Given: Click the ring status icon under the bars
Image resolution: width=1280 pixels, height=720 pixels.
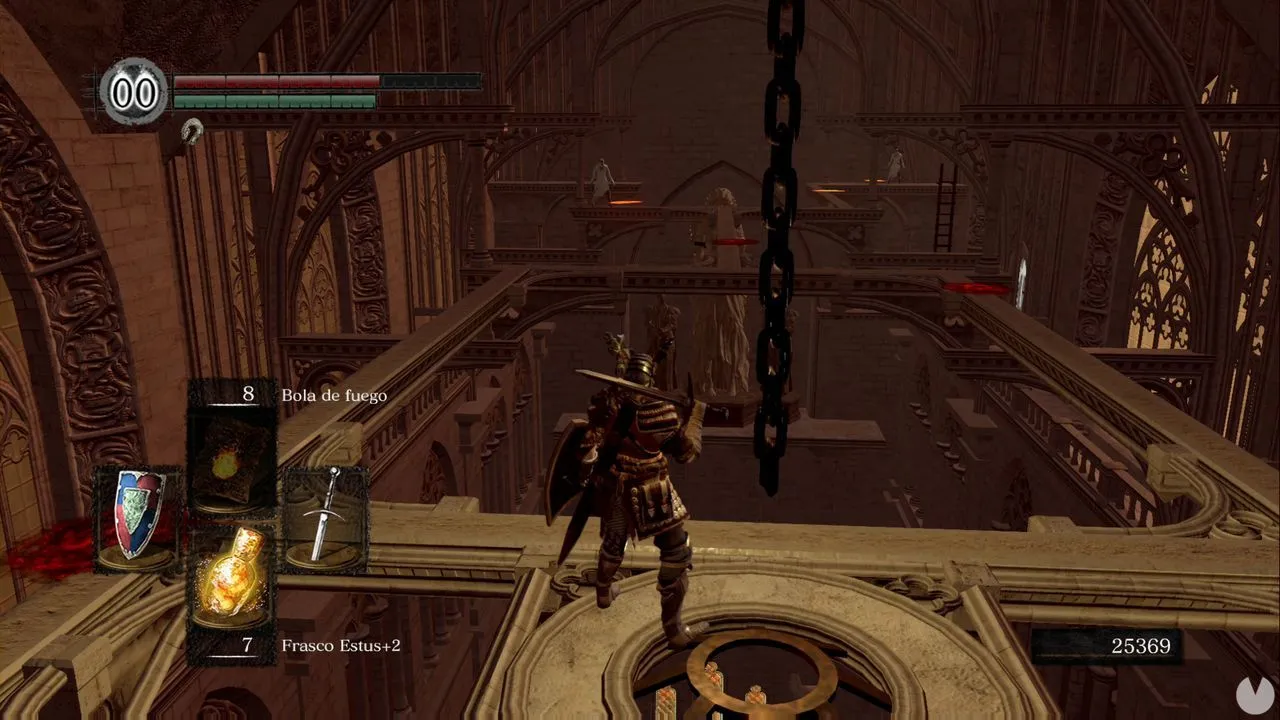Looking at the screenshot, I should 191,128.
